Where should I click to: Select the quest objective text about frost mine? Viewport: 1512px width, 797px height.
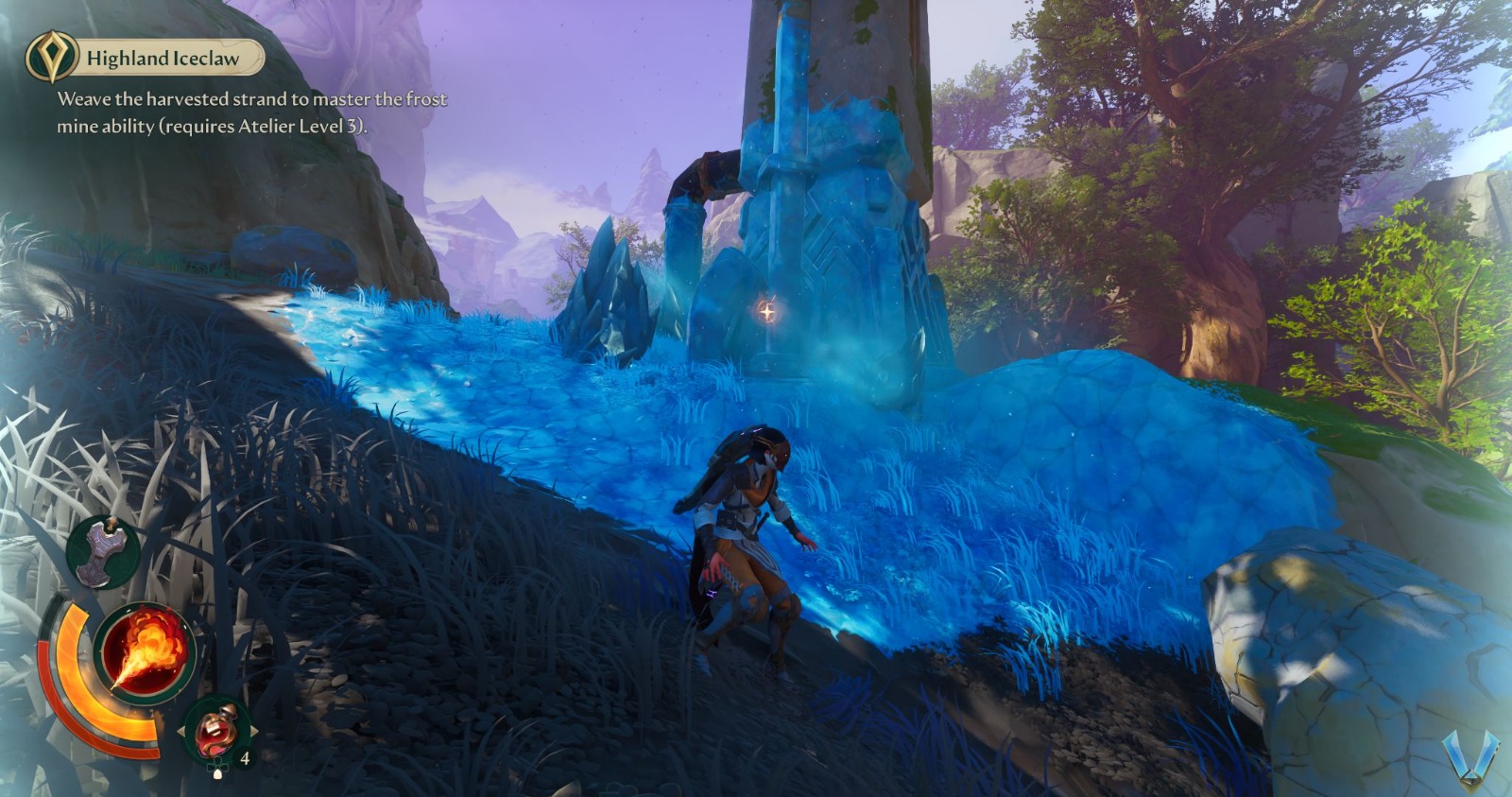pyautogui.click(x=250, y=97)
